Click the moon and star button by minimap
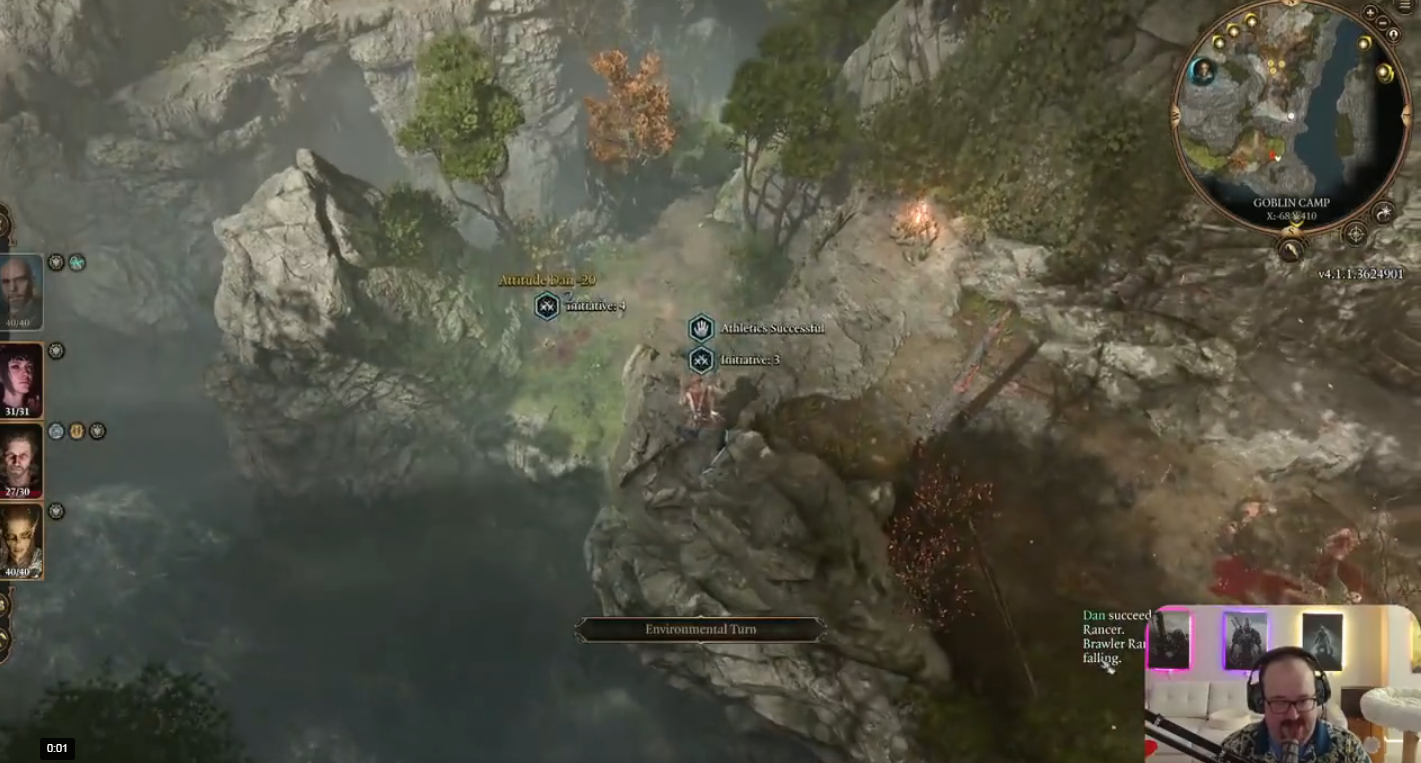 [1384, 212]
